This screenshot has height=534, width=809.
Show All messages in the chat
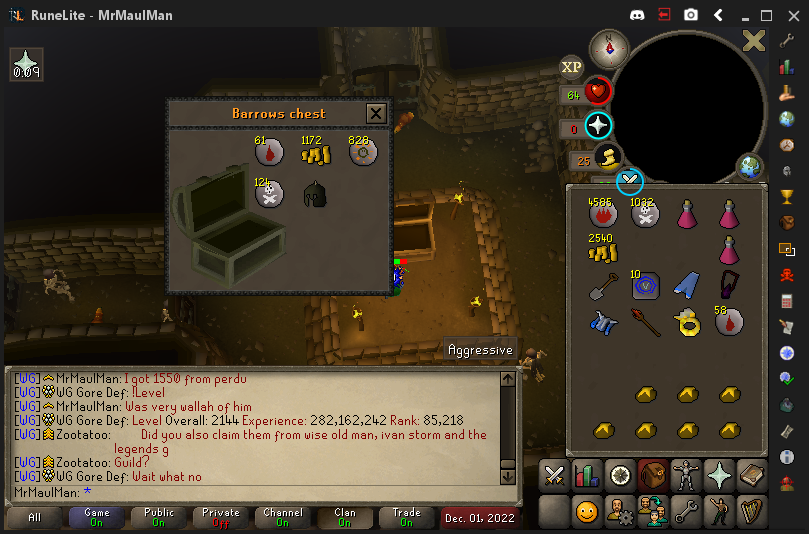[x=35, y=517]
